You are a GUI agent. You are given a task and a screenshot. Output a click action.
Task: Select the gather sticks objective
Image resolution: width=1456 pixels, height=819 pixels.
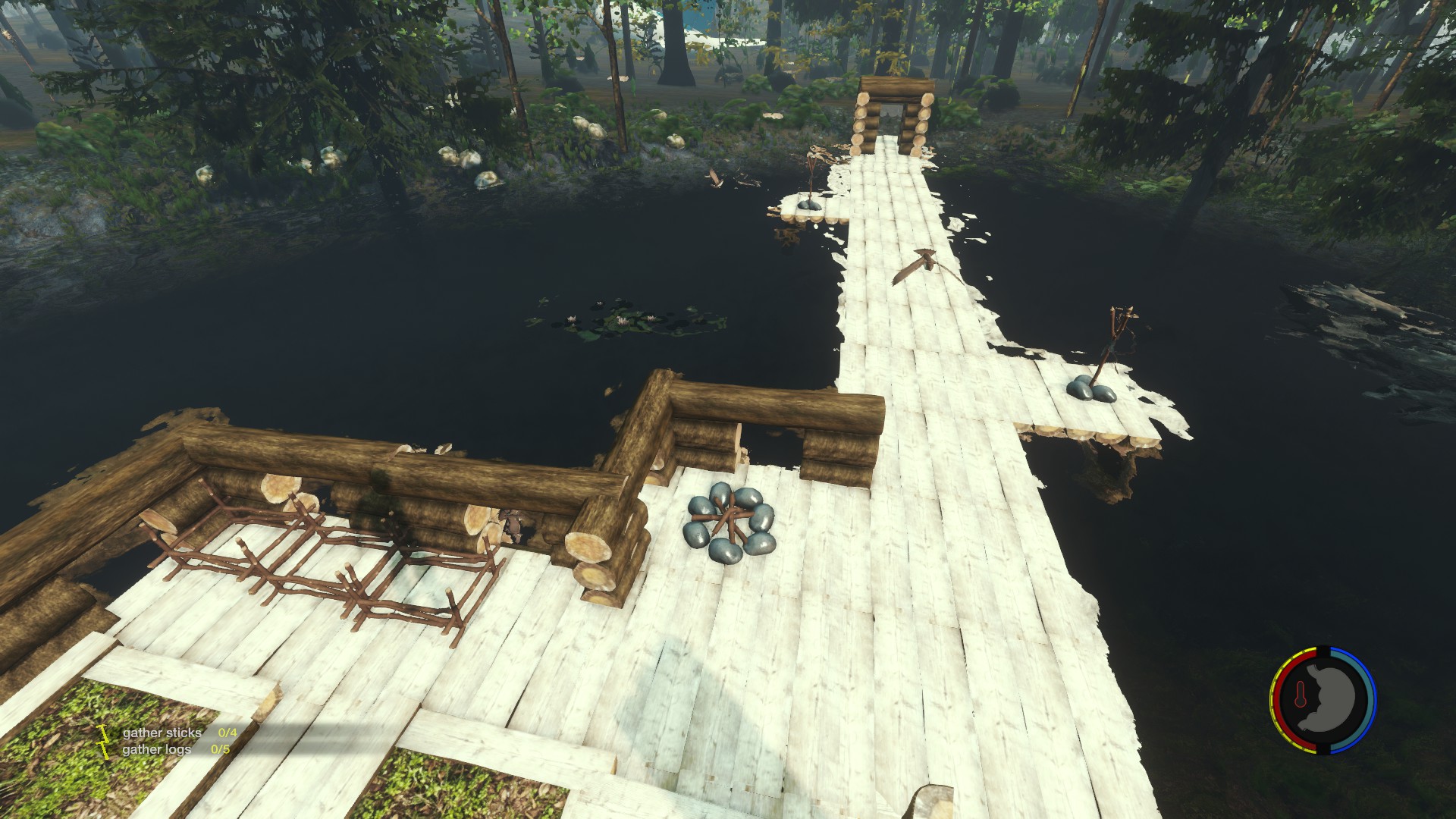coord(162,733)
